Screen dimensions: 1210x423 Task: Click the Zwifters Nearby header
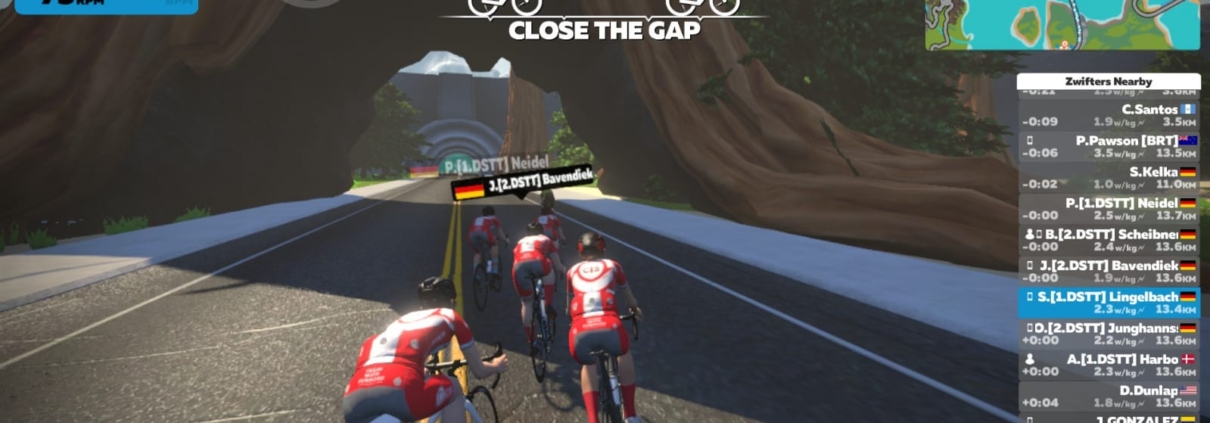coord(1109,81)
